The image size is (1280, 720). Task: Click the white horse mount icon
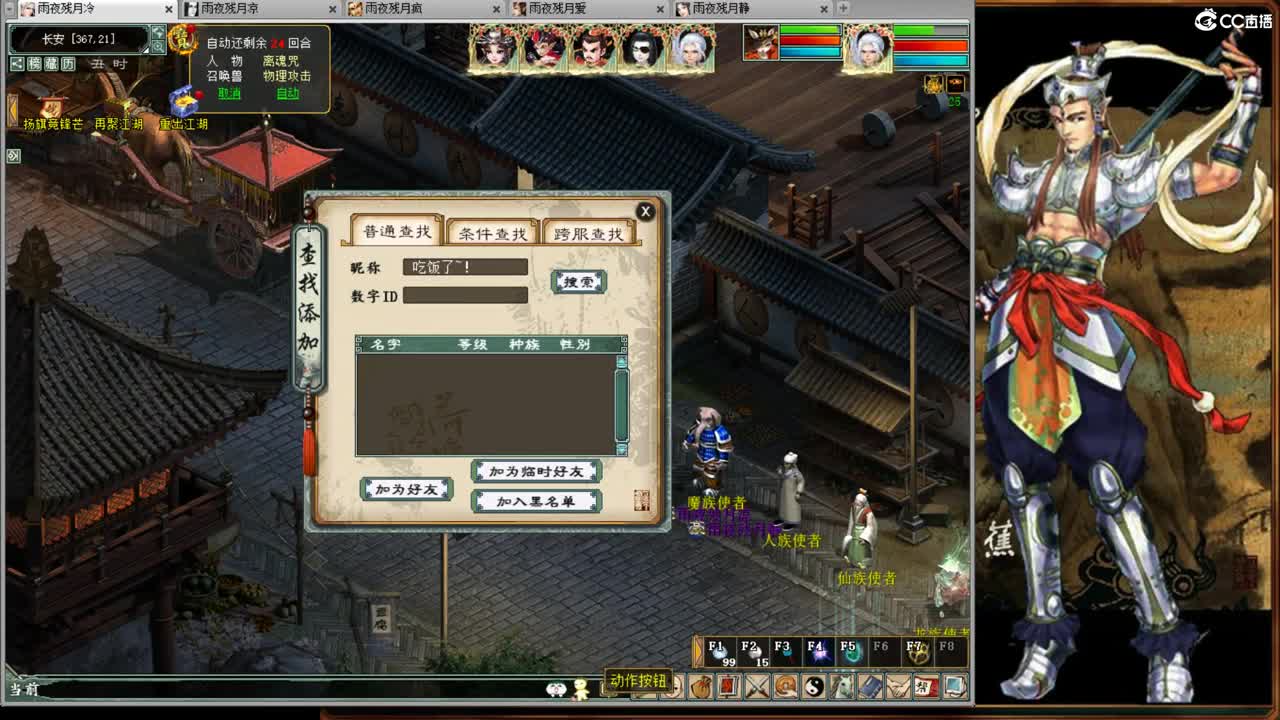click(841, 686)
